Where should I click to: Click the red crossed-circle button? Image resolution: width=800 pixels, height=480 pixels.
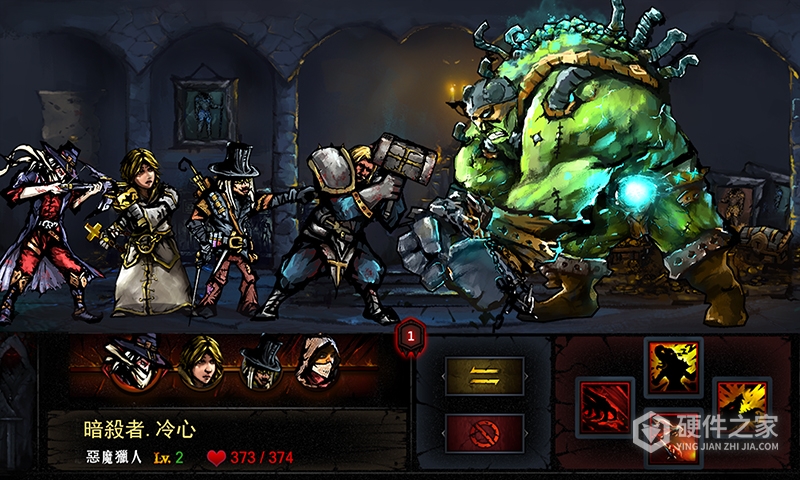[484, 432]
